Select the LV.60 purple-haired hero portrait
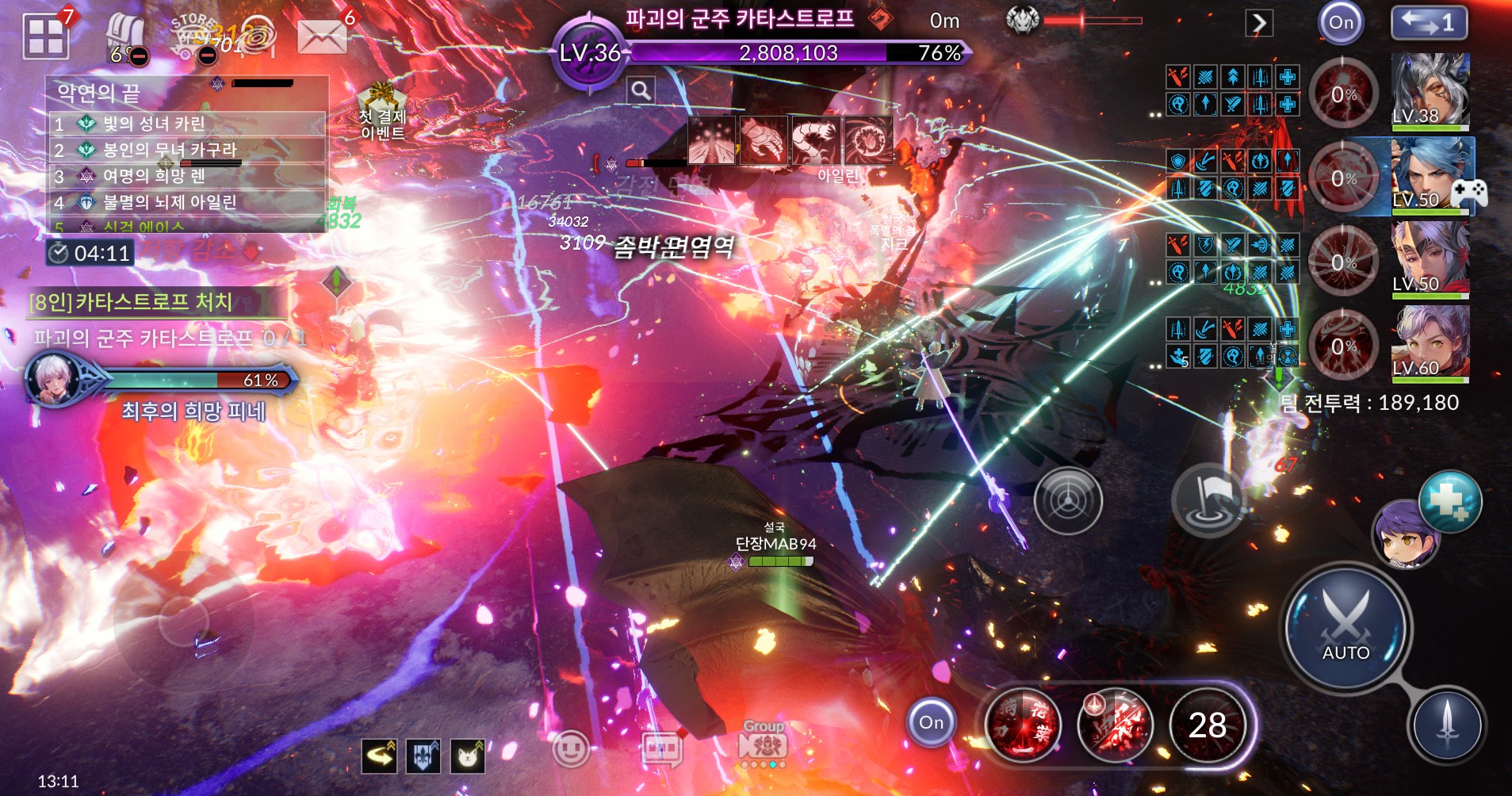 point(1430,342)
